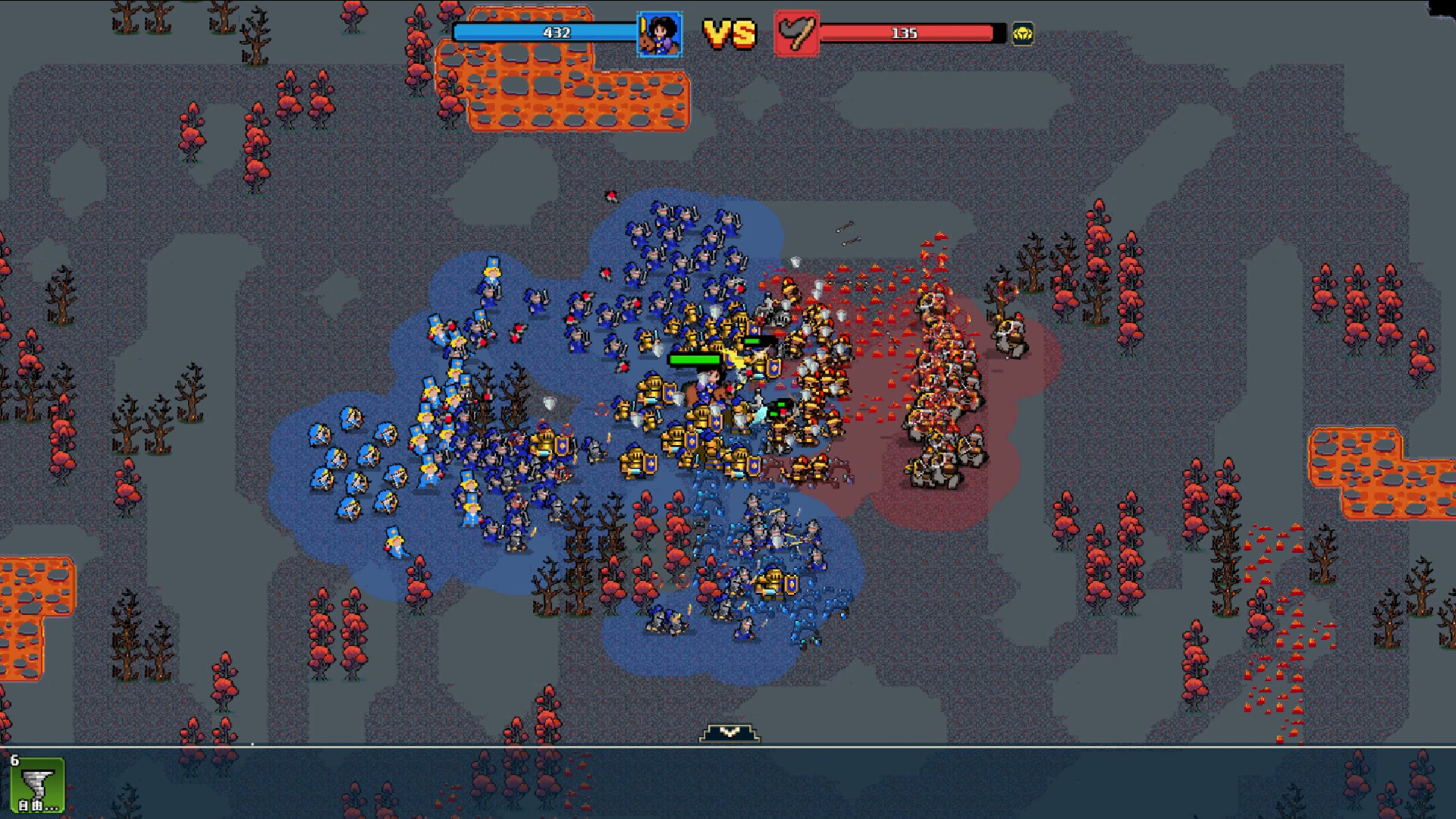Screen dimensions: 1456x819
Task: Click the blue health progress bar
Action: pyautogui.click(x=543, y=31)
